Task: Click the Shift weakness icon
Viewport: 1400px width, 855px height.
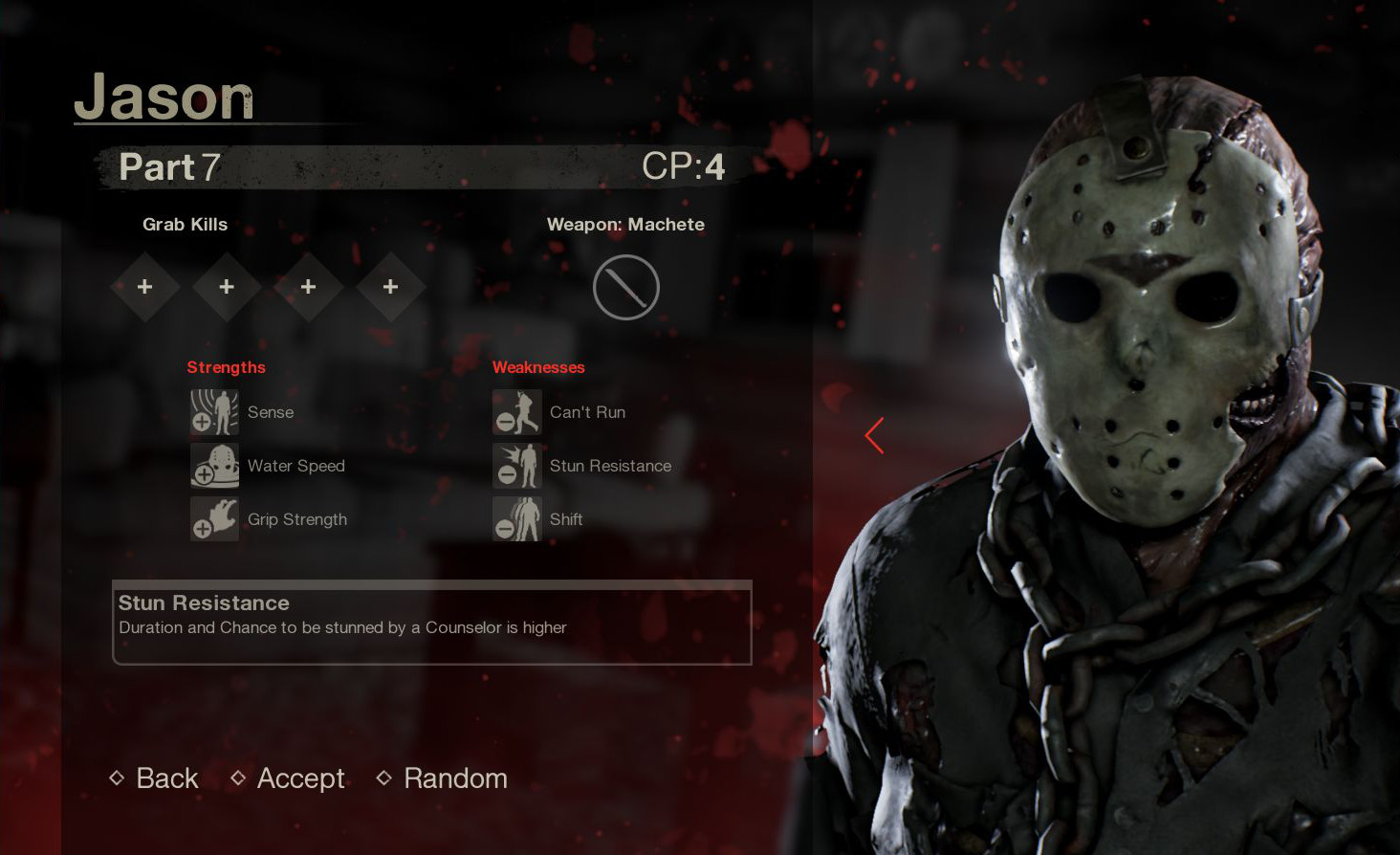Action: point(517,519)
